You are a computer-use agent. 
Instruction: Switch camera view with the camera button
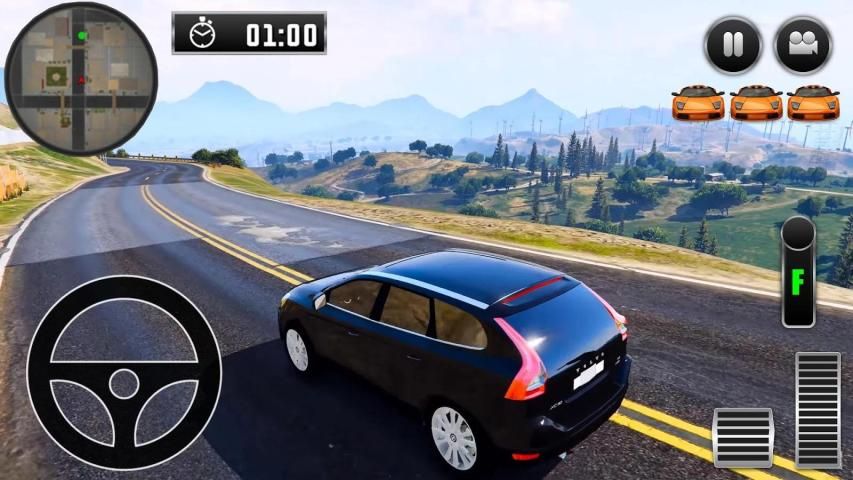pyautogui.click(x=803, y=45)
